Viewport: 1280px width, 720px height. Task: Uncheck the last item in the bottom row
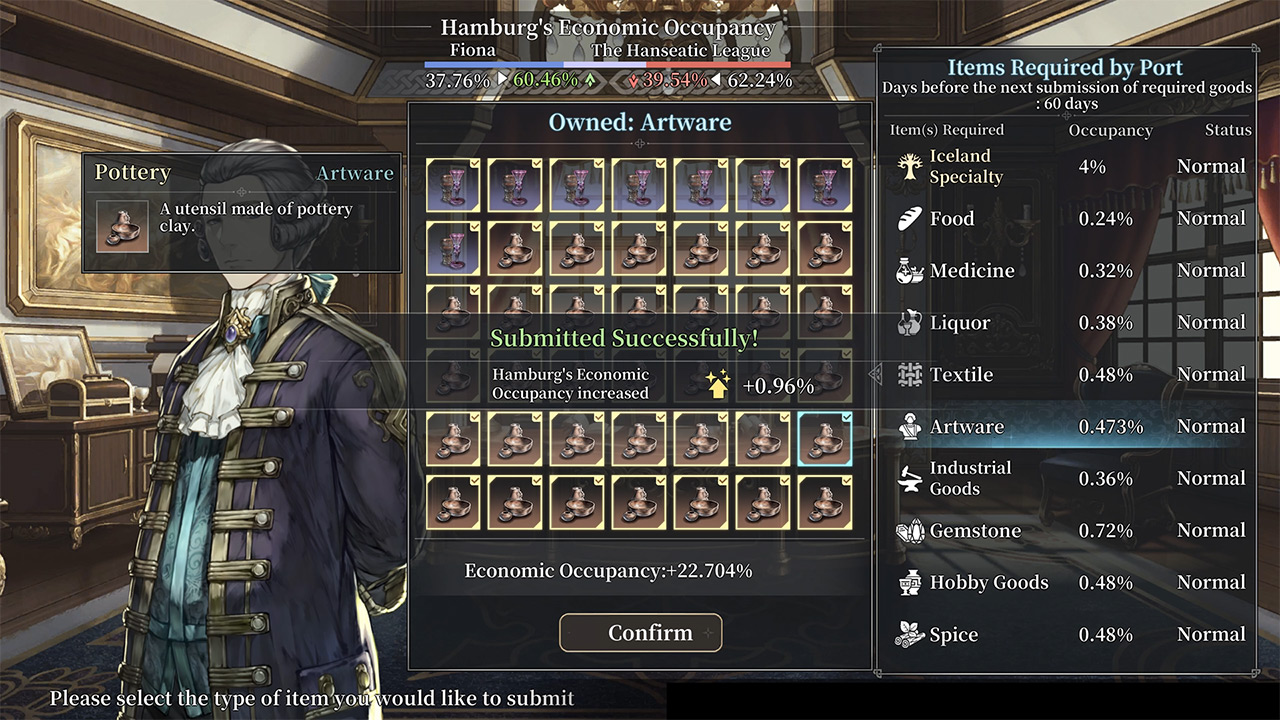pyautogui.click(x=825, y=500)
